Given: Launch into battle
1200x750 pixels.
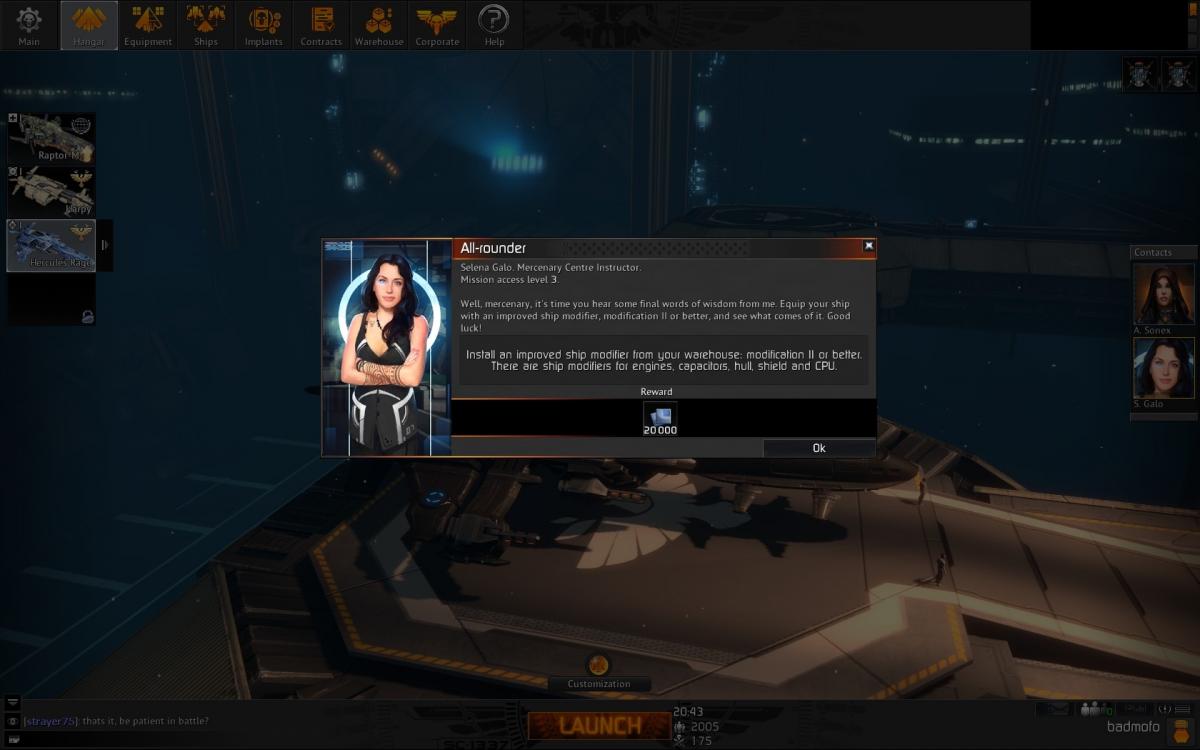Looking at the screenshot, I should [x=599, y=725].
